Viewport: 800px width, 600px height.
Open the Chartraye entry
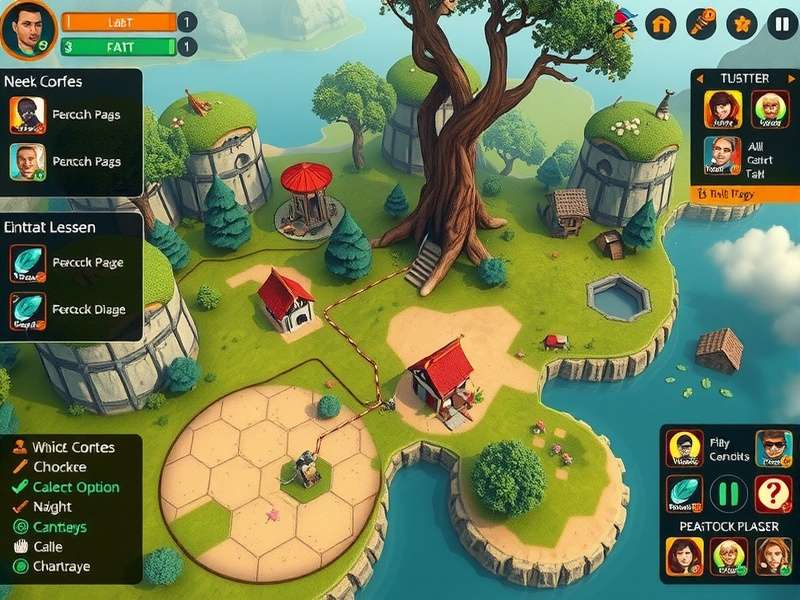(61, 566)
